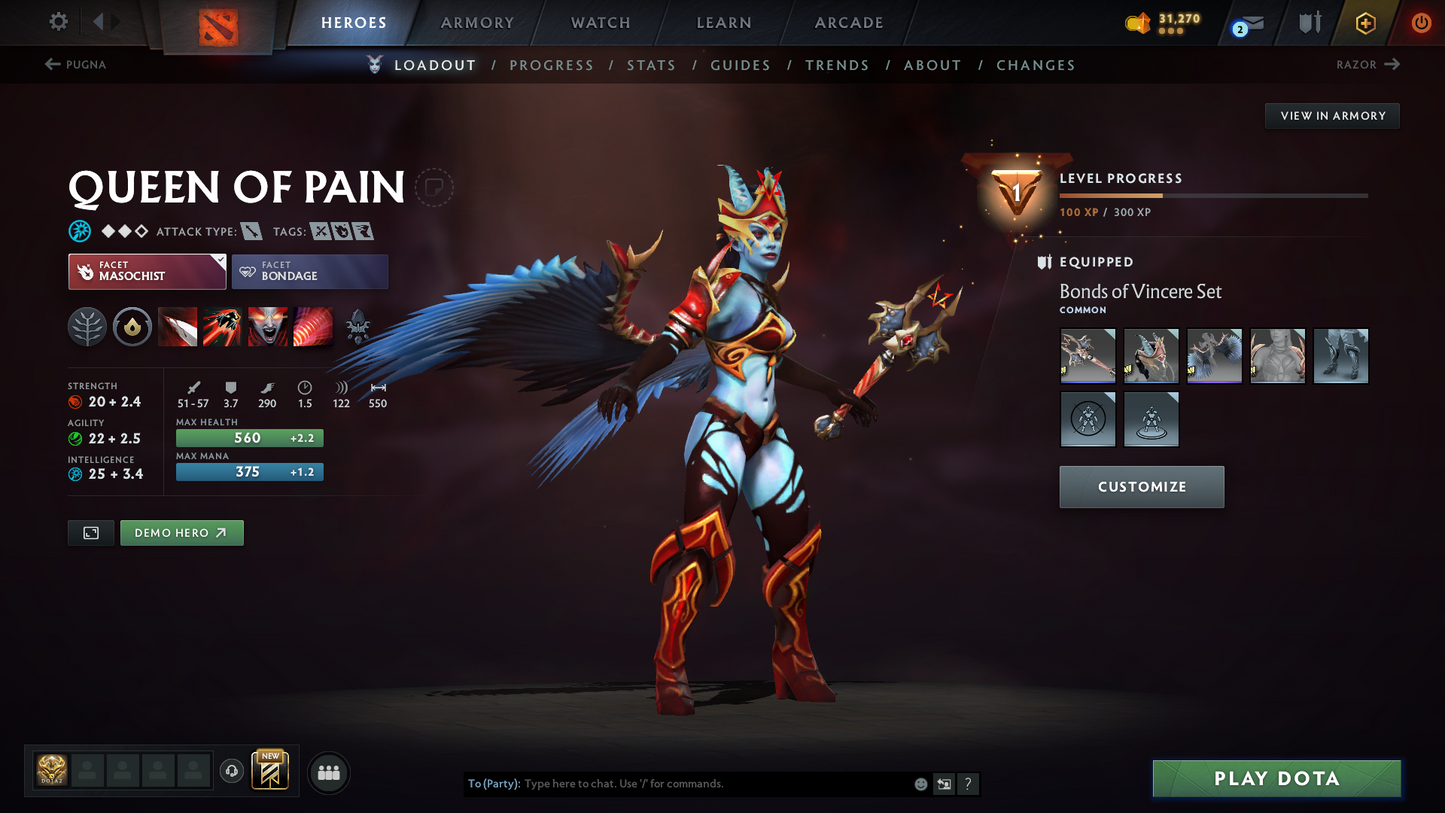Toggle the innate ability indicator
This screenshot has height=813, width=1445.
[132, 327]
